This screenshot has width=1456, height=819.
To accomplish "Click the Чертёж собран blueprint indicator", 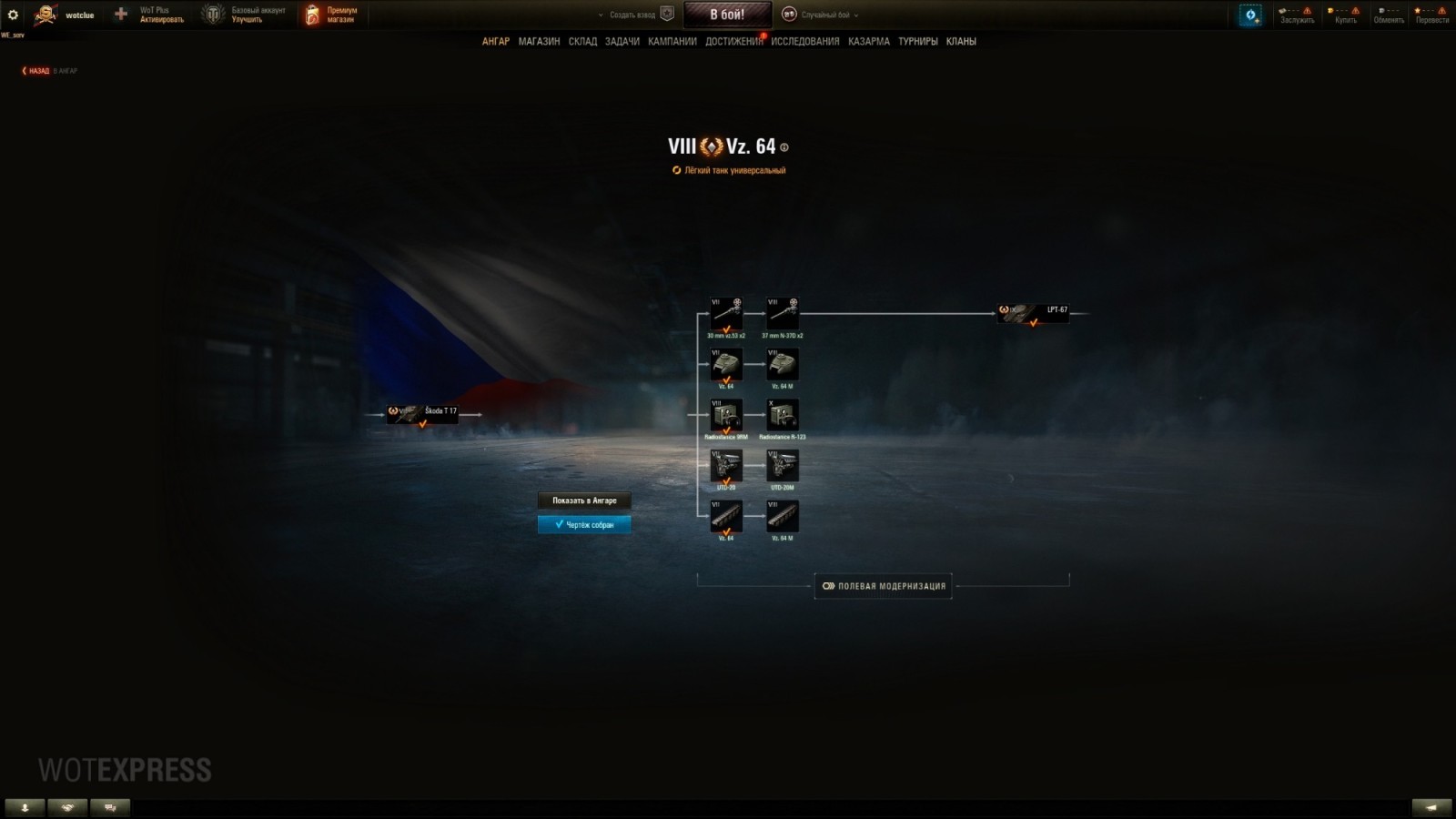I will [x=583, y=524].
